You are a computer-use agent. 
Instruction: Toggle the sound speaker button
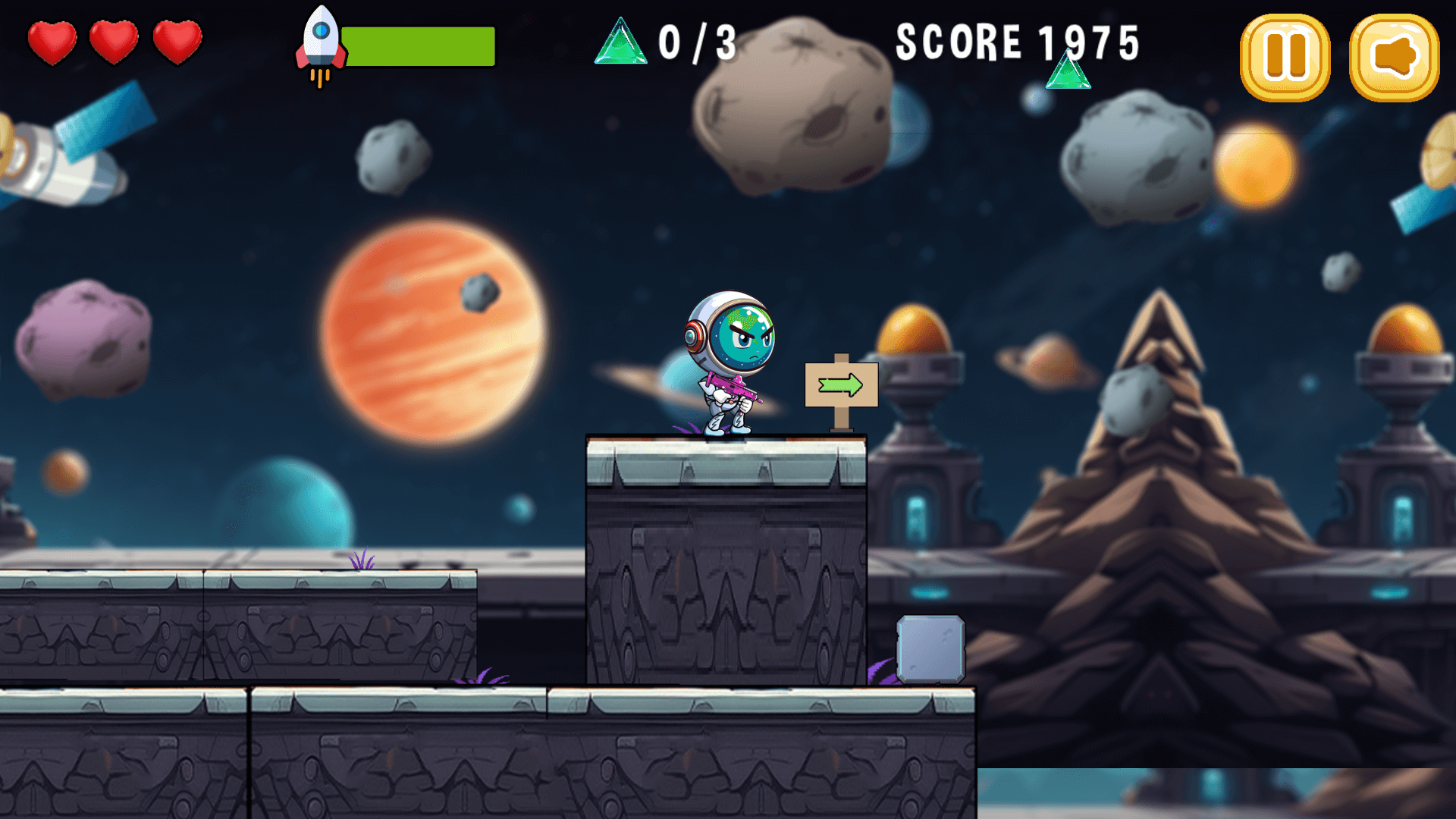coord(1394,58)
